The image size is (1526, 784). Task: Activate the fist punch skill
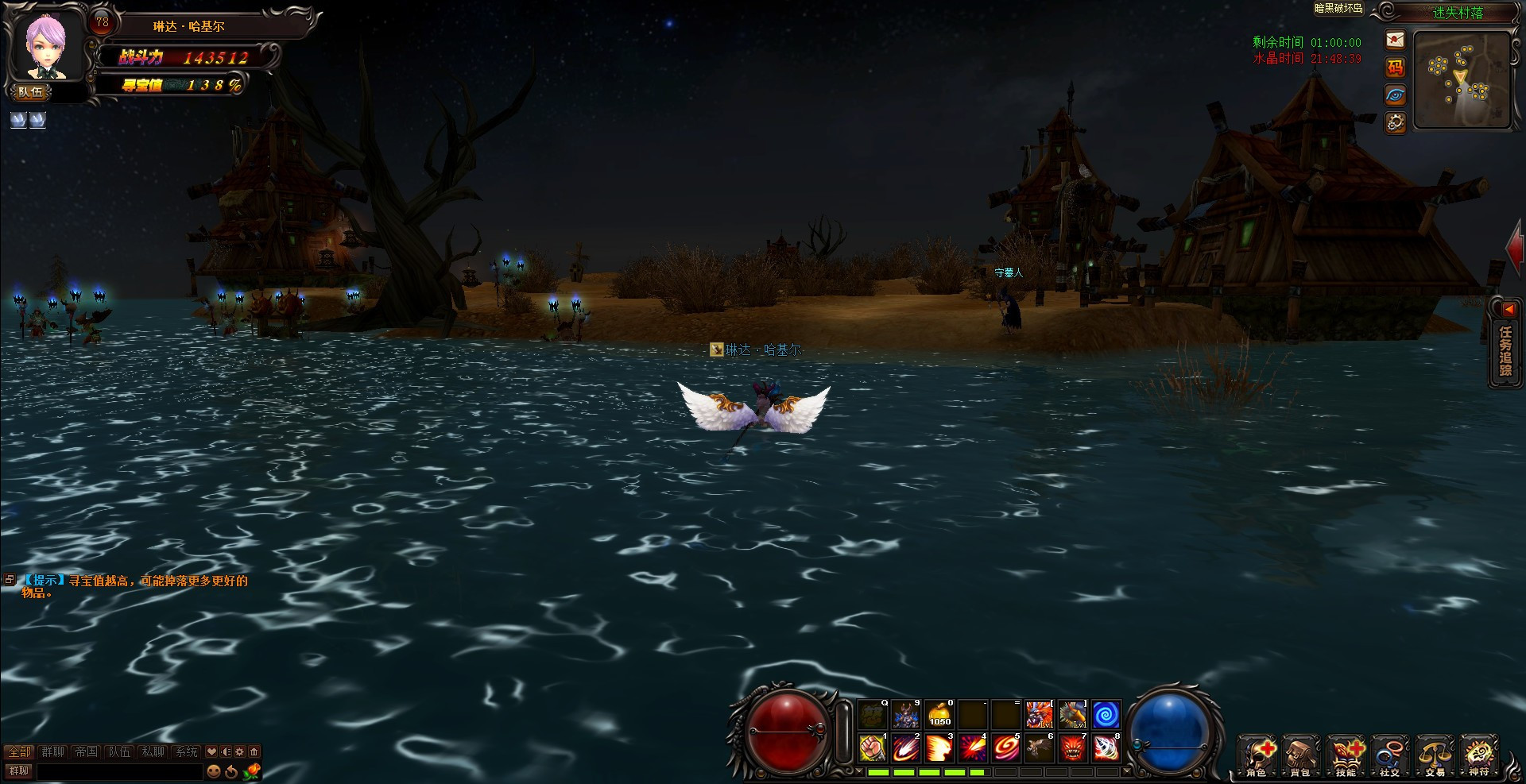click(873, 747)
